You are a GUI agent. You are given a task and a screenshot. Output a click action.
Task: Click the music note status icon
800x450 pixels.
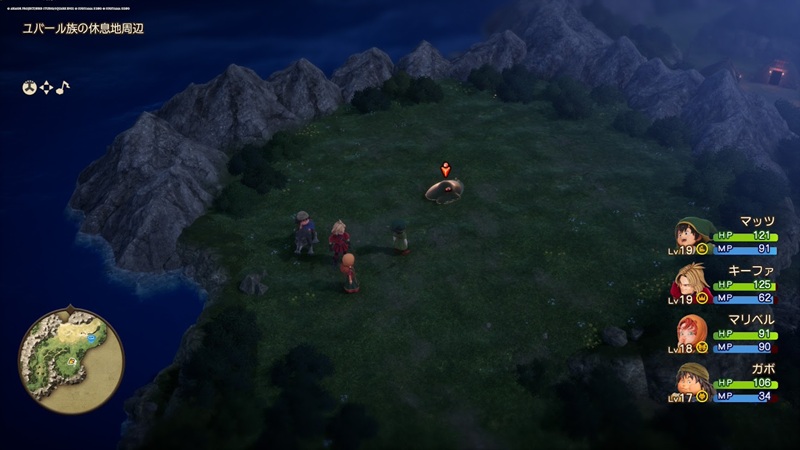[62, 88]
